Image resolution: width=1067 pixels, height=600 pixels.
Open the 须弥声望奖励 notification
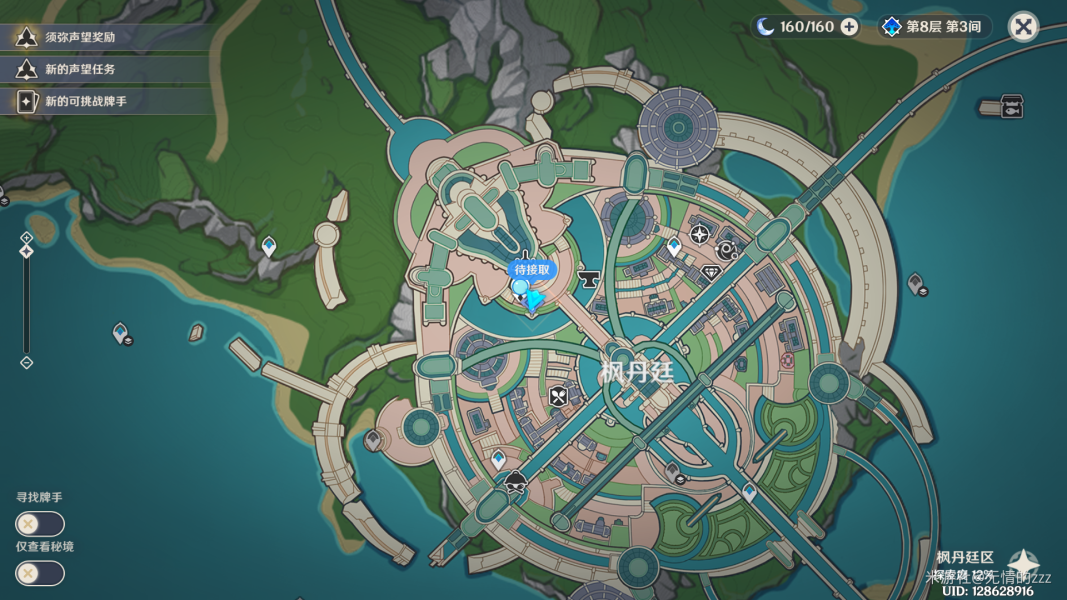pos(80,37)
